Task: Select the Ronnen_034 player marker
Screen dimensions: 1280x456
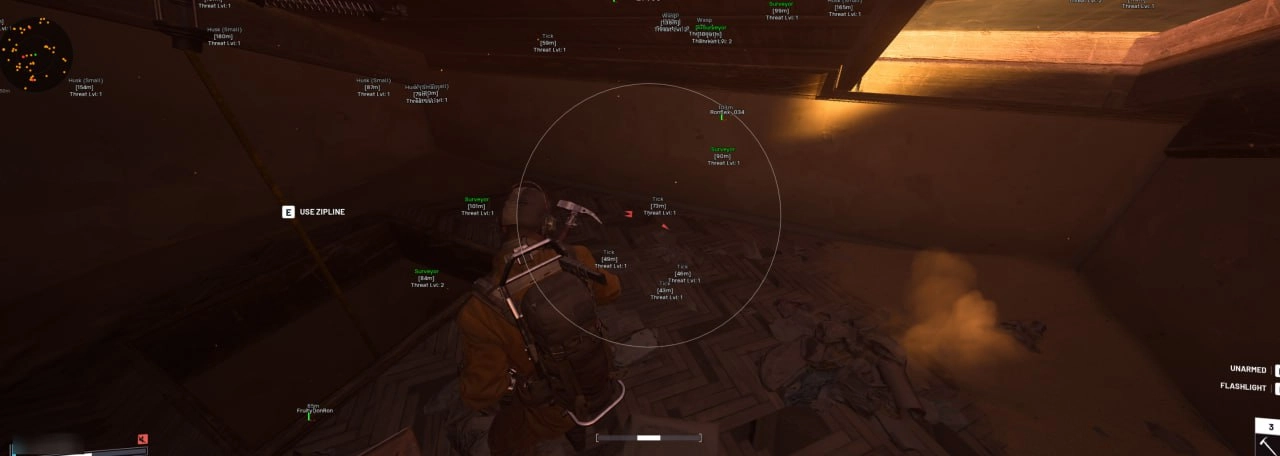Action: click(727, 112)
